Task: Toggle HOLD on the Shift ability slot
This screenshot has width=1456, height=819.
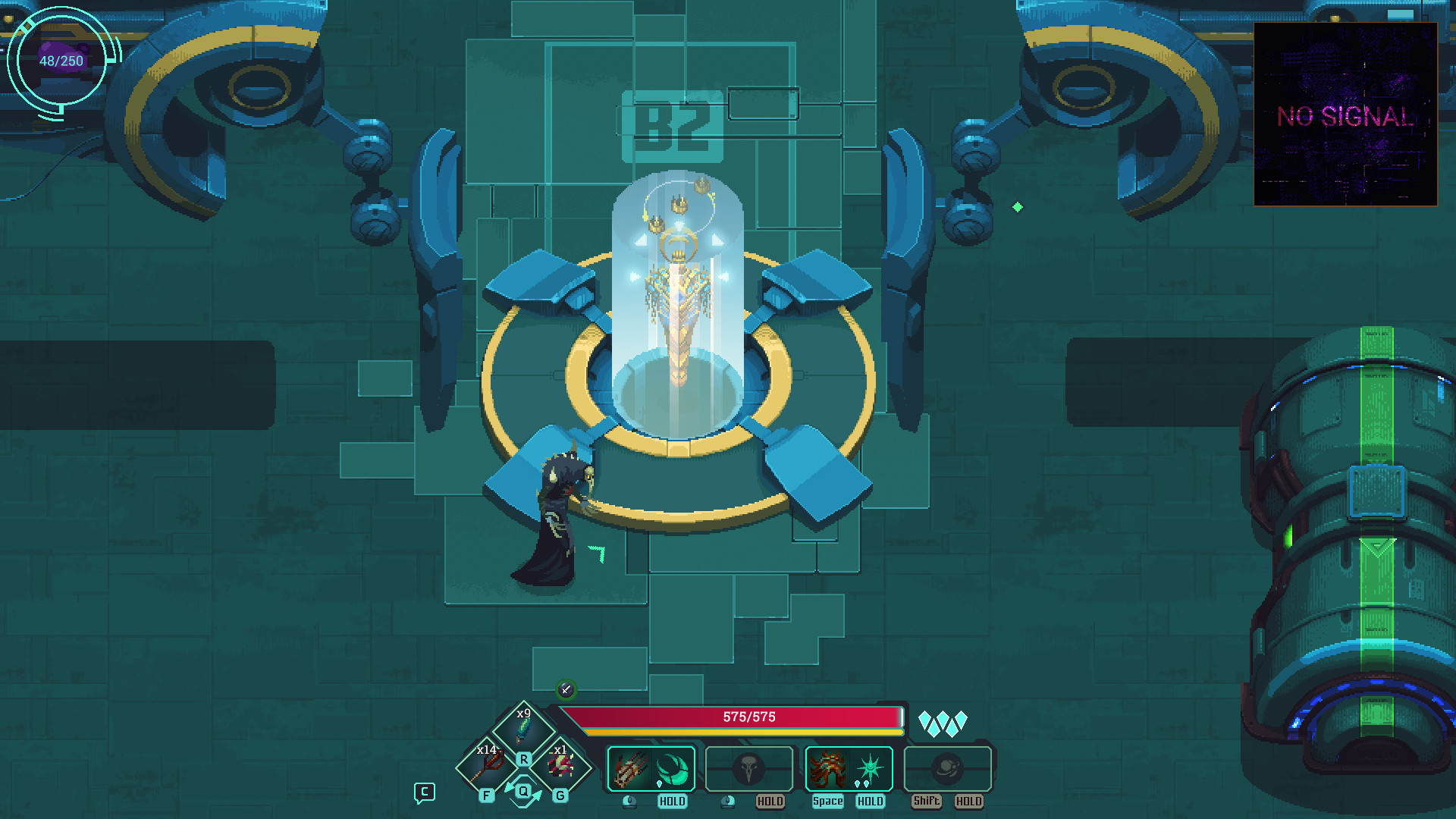Action: [969, 801]
